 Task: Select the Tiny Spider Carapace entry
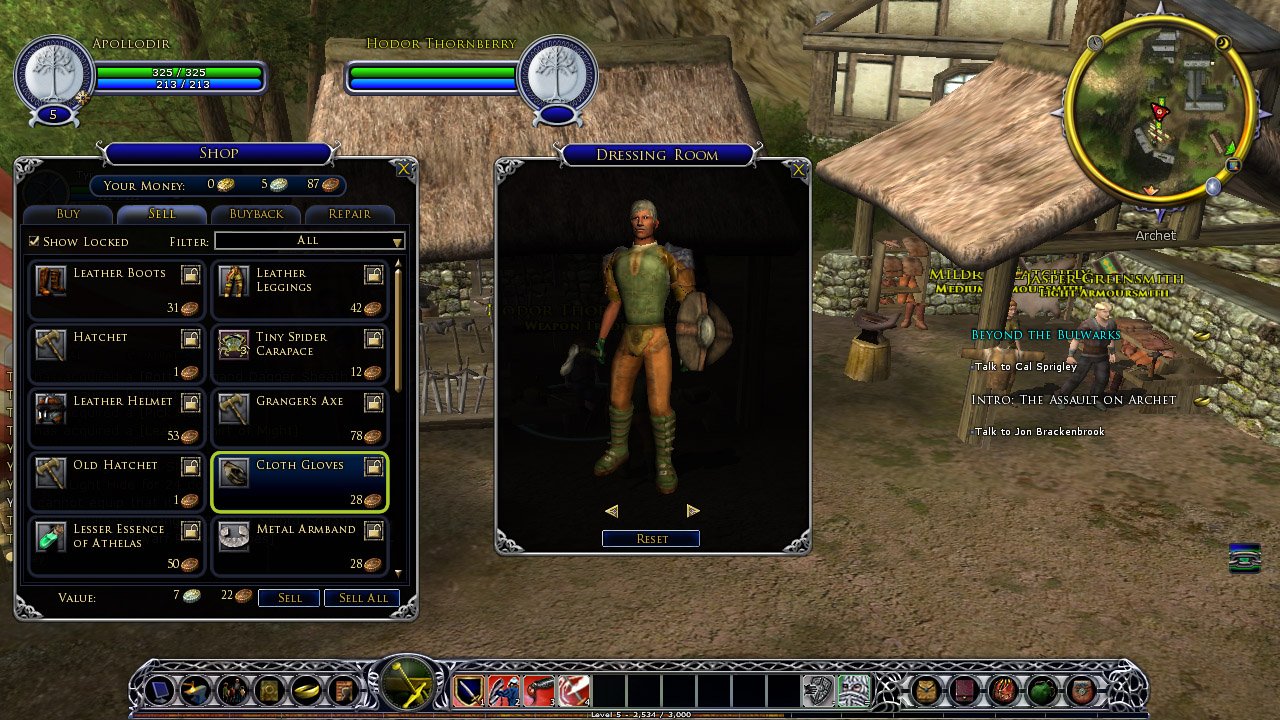click(x=299, y=354)
